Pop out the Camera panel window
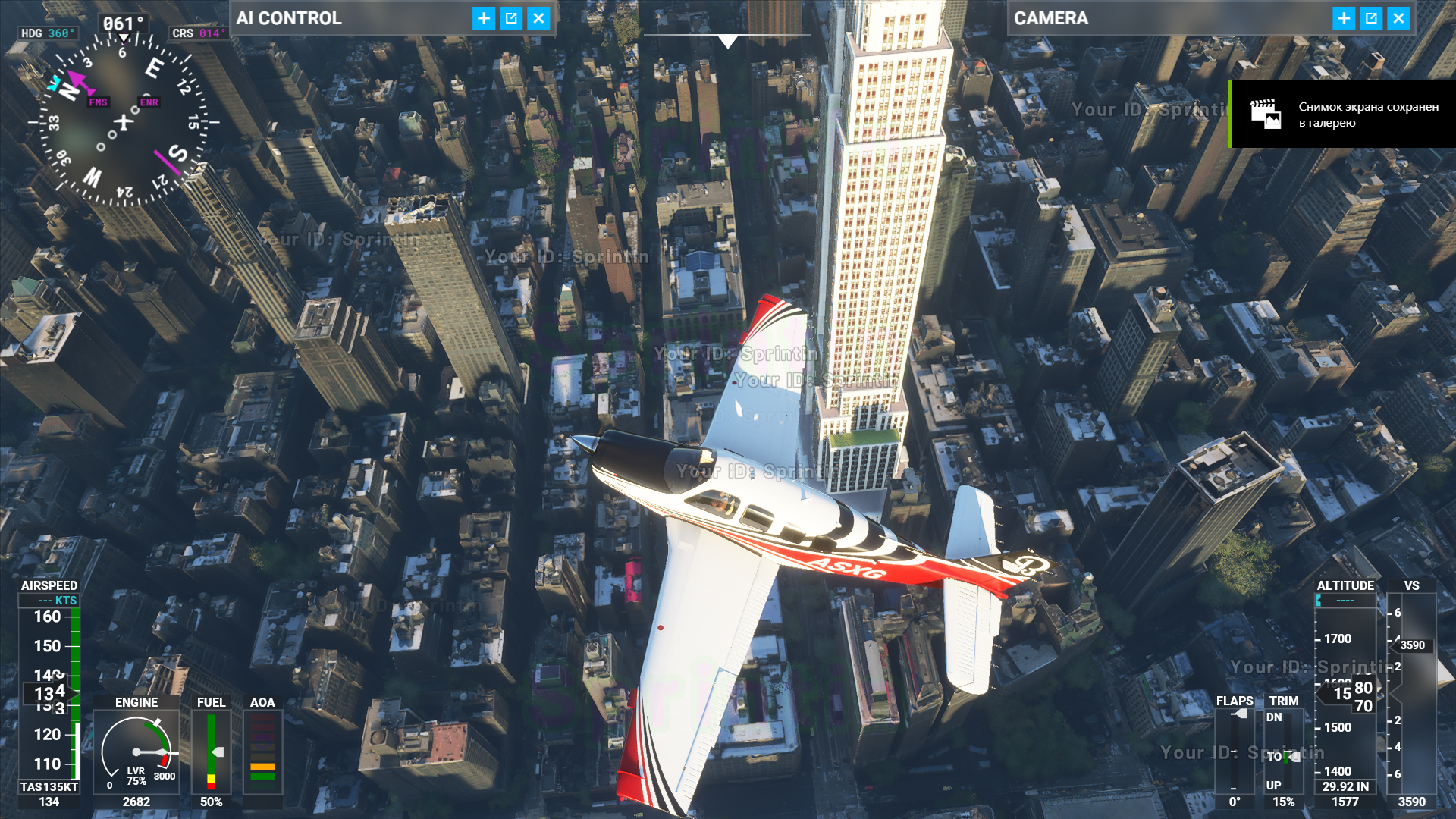The height and width of the screenshot is (819, 1456). 1371,18
